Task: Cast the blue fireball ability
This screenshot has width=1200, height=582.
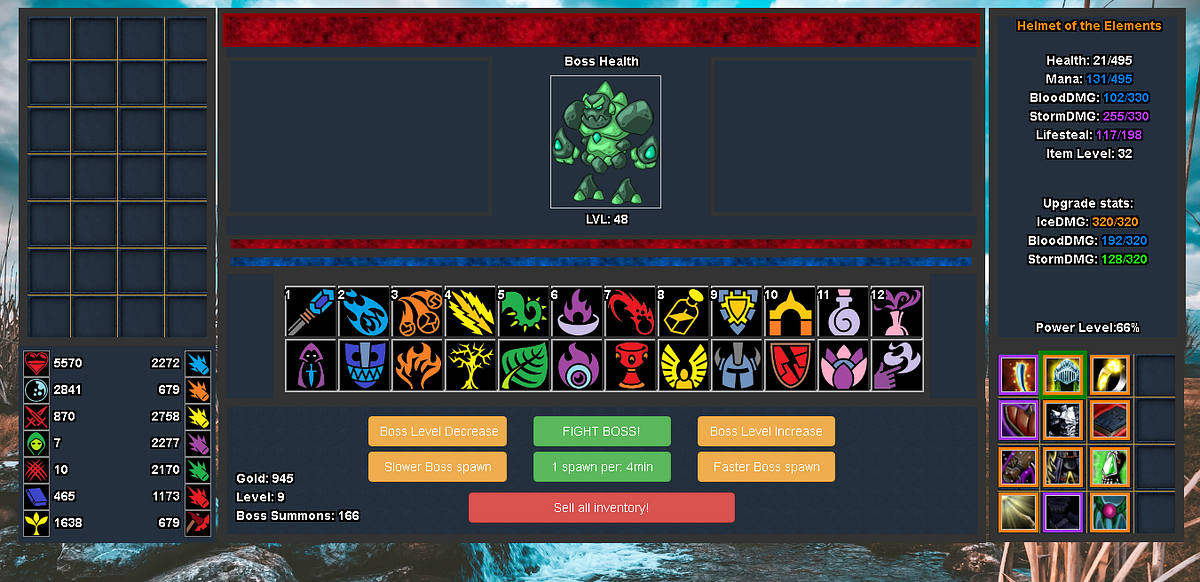Action: click(x=363, y=312)
